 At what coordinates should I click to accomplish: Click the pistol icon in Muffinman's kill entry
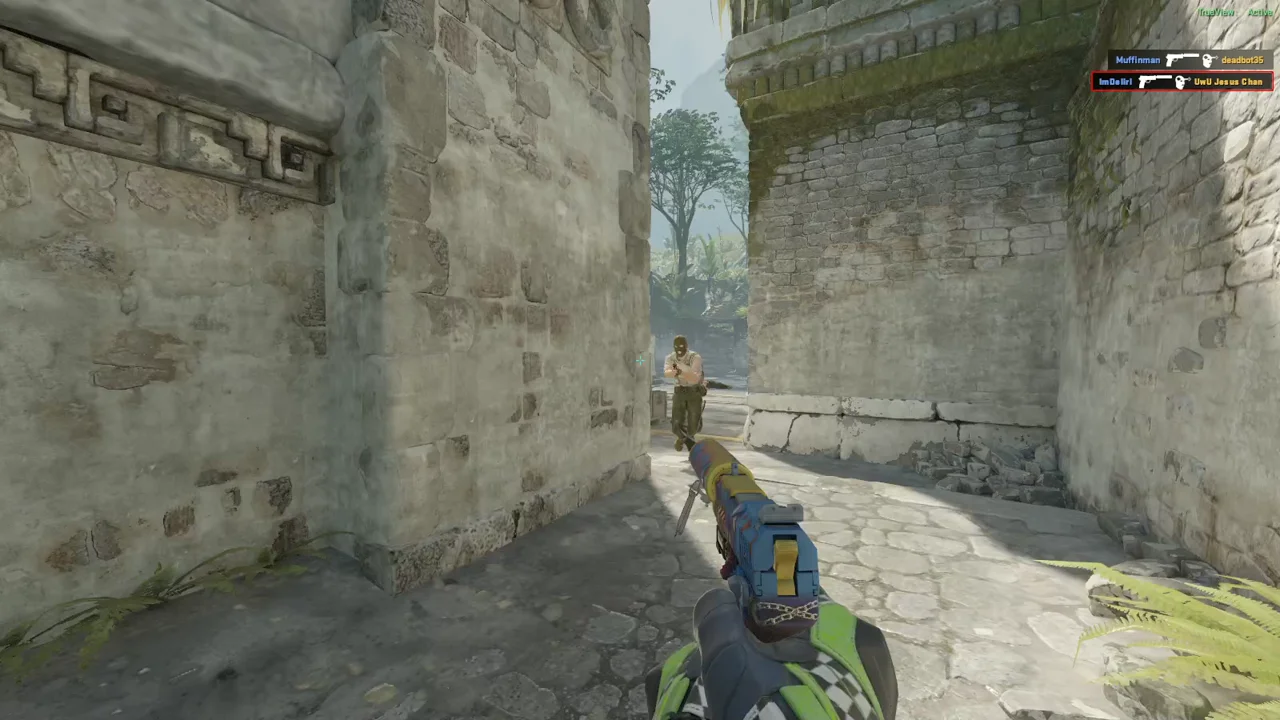[1181, 60]
